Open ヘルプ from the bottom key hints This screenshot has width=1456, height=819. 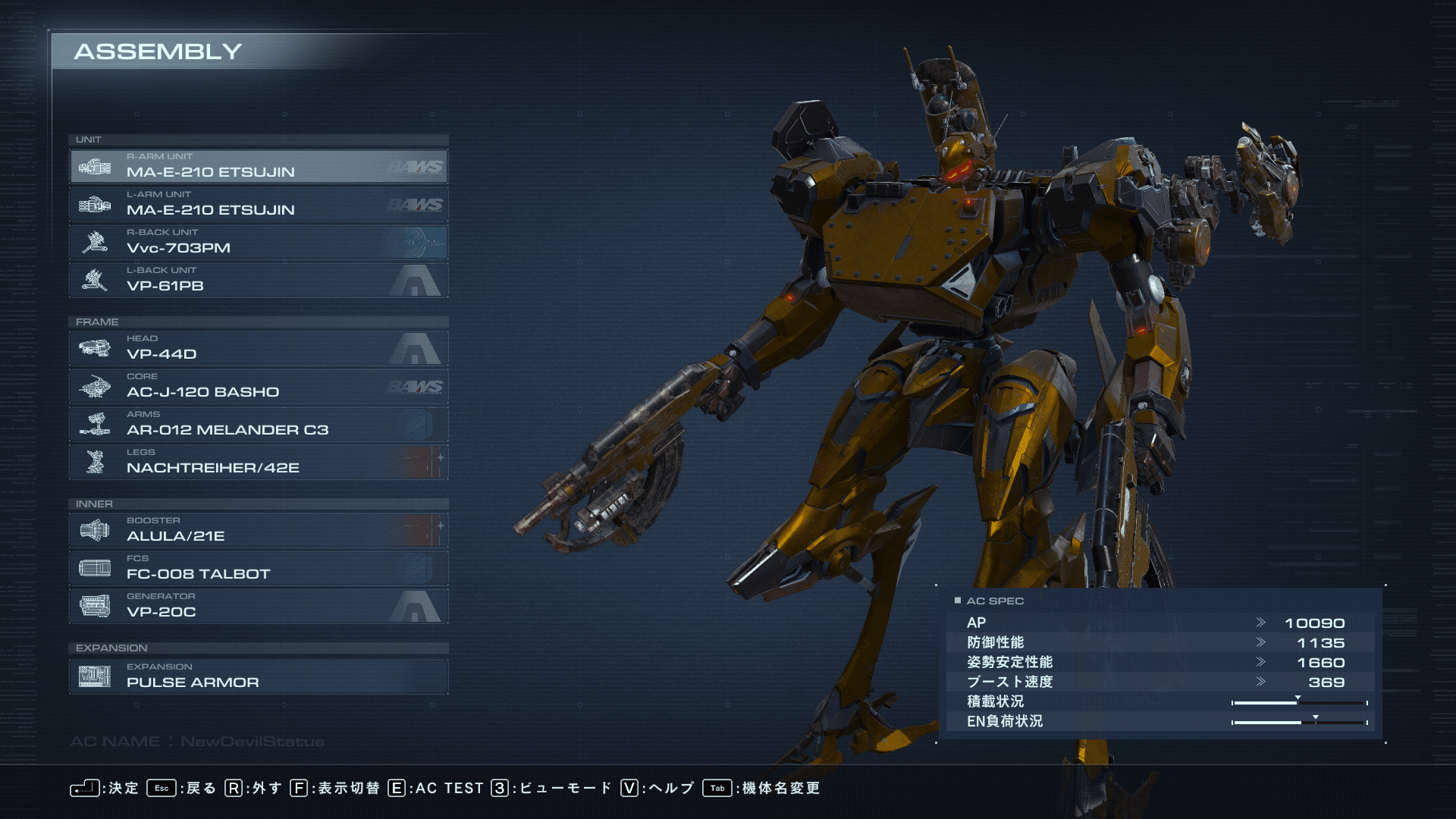tap(670, 788)
